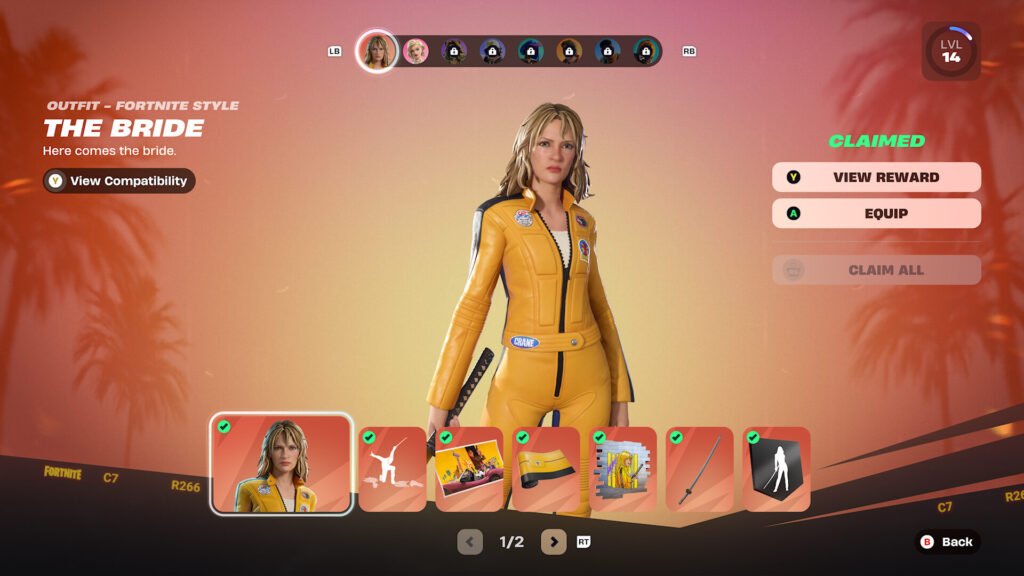Pick the brick wall spray reward
Viewport: 1024px width, 576px height.
[623, 469]
